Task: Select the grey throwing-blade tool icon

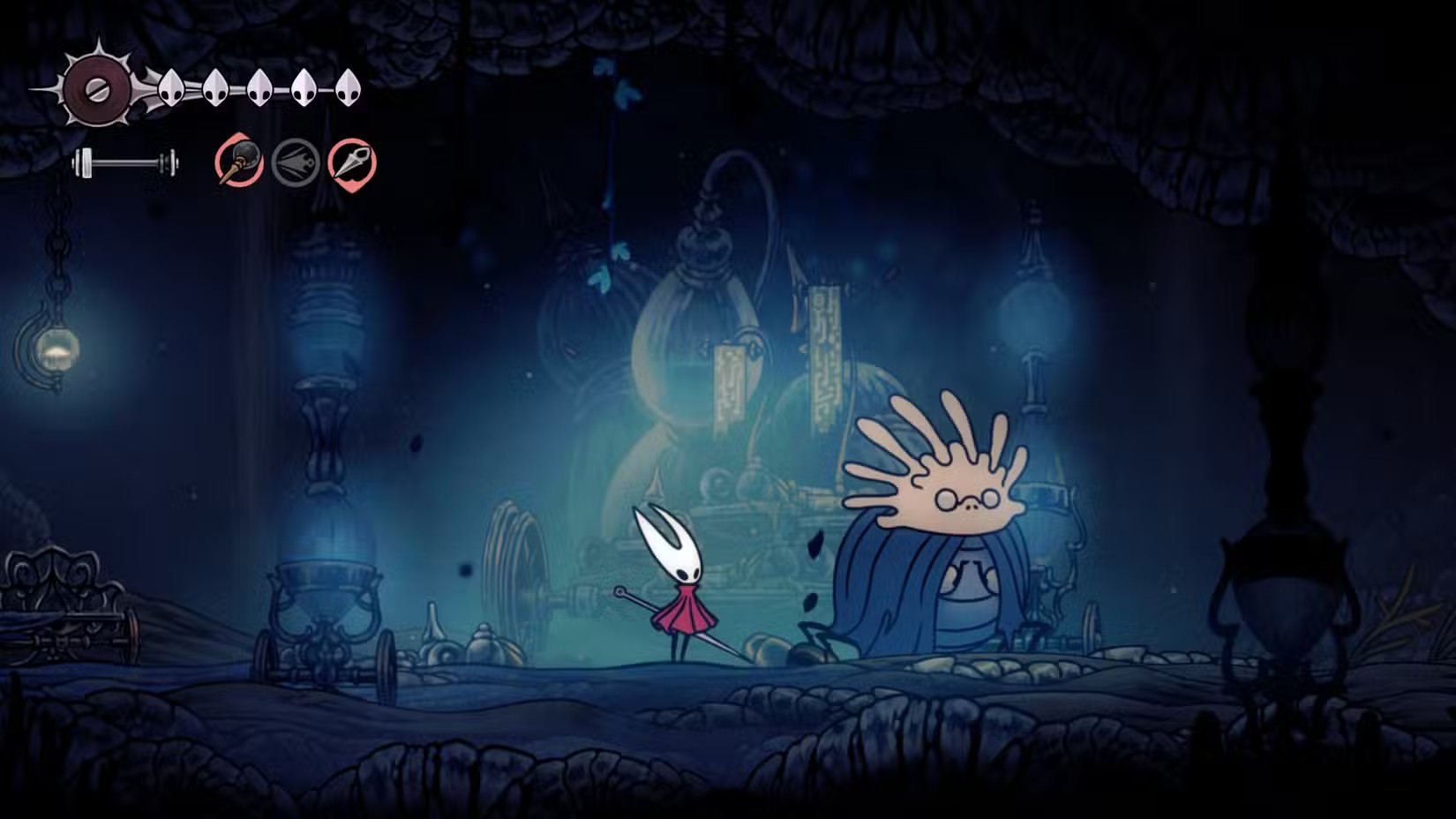Action: [294, 163]
